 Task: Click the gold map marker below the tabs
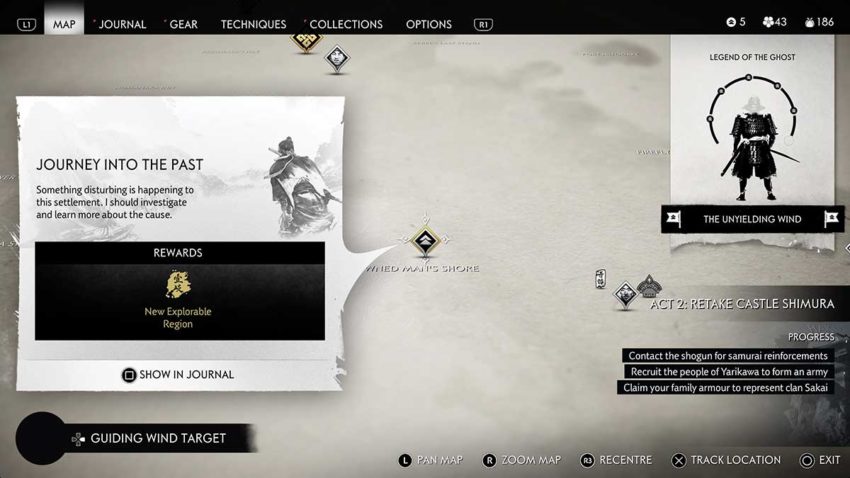[305, 41]
